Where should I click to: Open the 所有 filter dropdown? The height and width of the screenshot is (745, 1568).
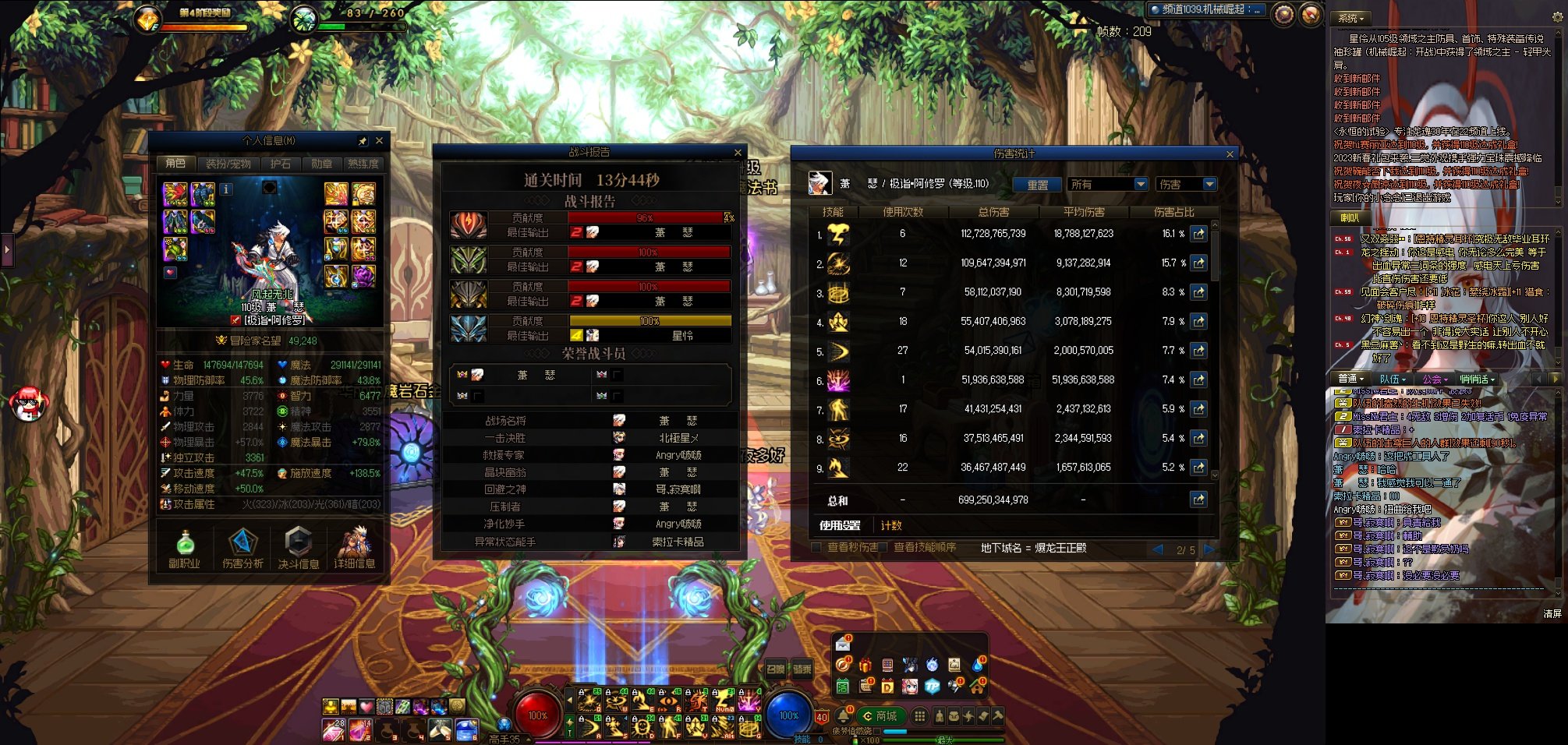pos(1107,185)
